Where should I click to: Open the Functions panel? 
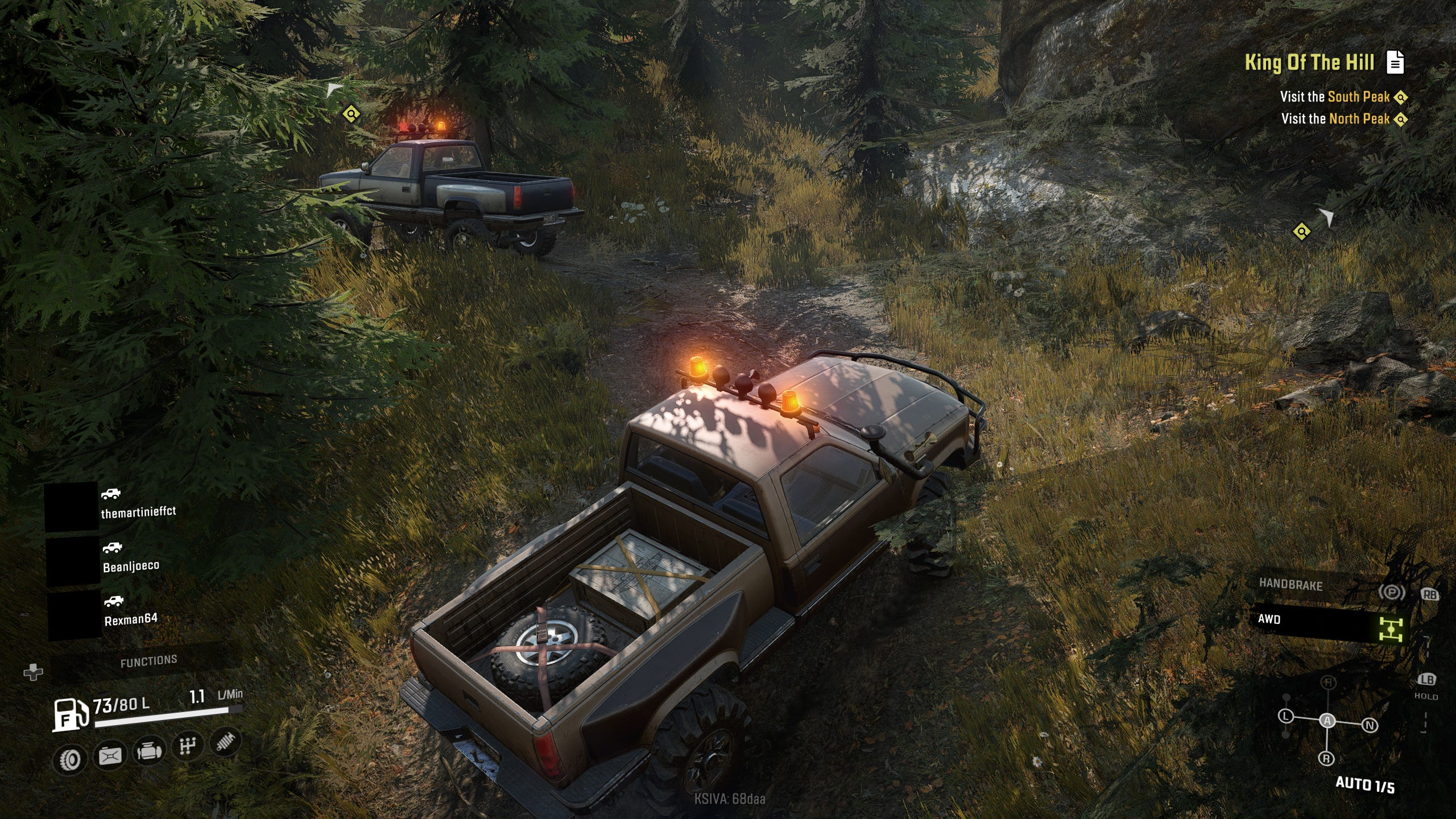(148, 661)
